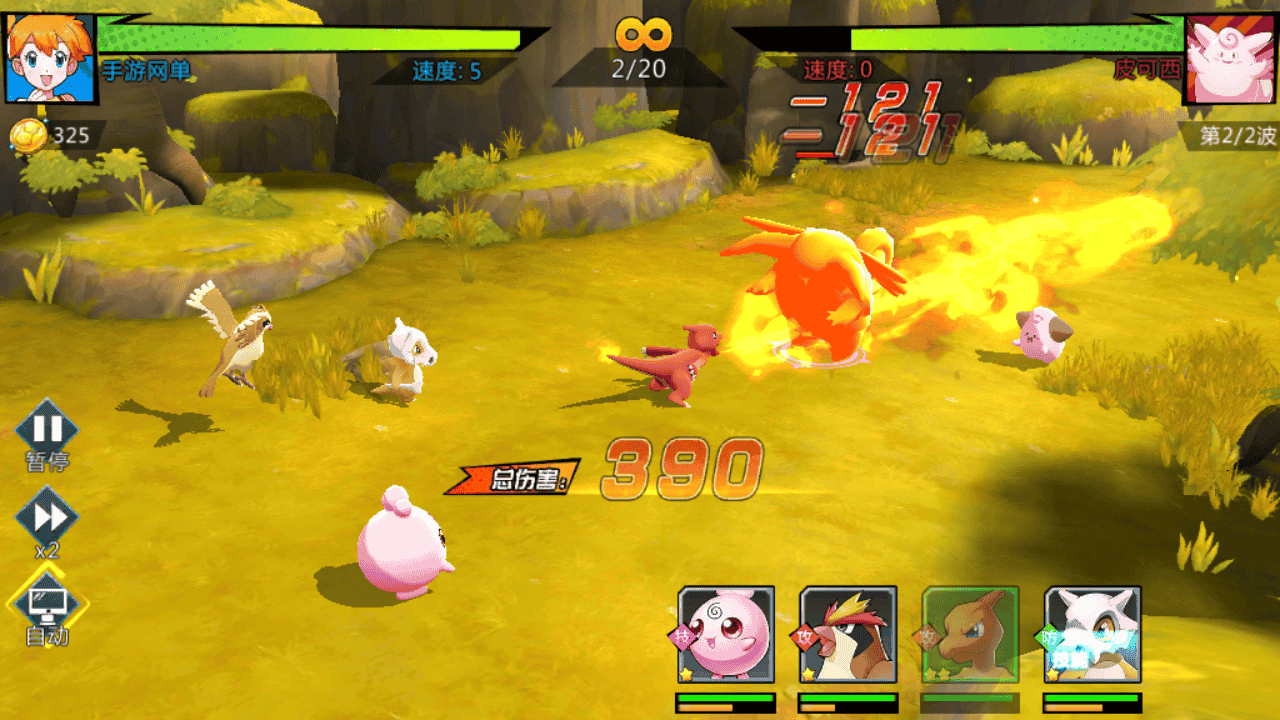Choose the Charmeleon skill portrait

coord(970,634)
